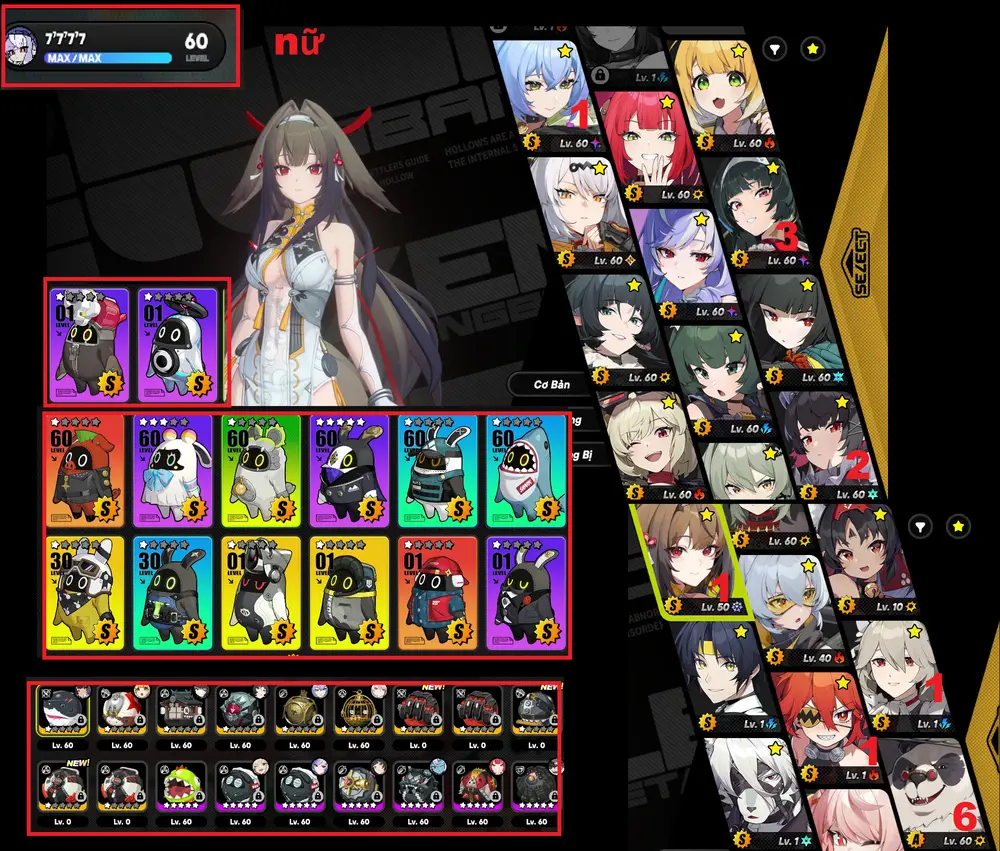
Task: Open the upper agent list filter funnel
Action: [775, 48]
